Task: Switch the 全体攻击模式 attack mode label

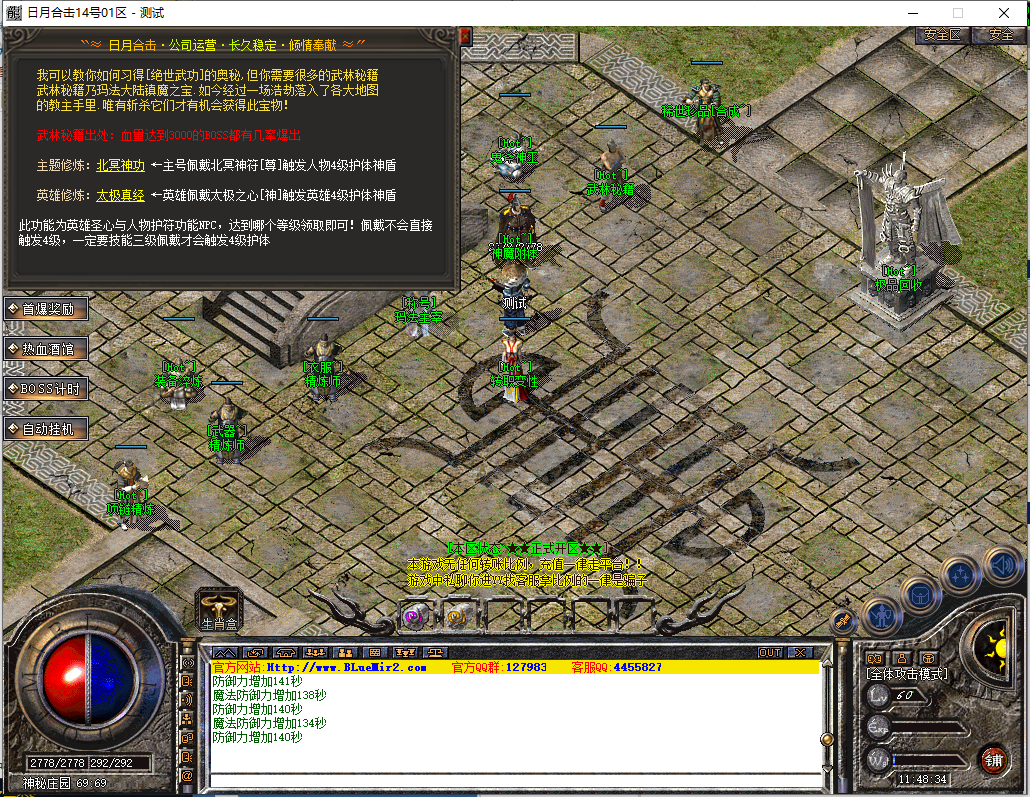Action: click(x=907, y=675)
